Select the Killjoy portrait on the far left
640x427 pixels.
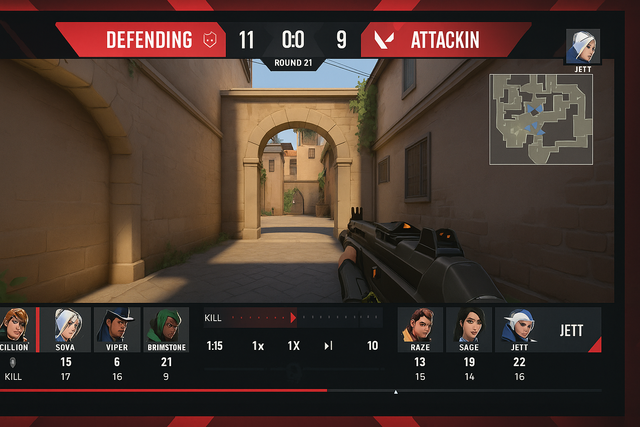(x=15, y=325)
